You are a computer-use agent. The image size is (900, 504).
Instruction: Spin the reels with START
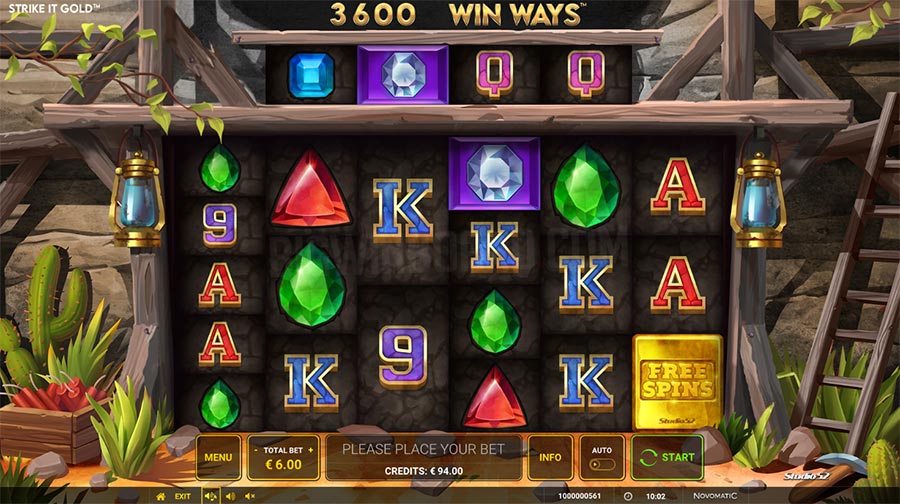point(667,458)
